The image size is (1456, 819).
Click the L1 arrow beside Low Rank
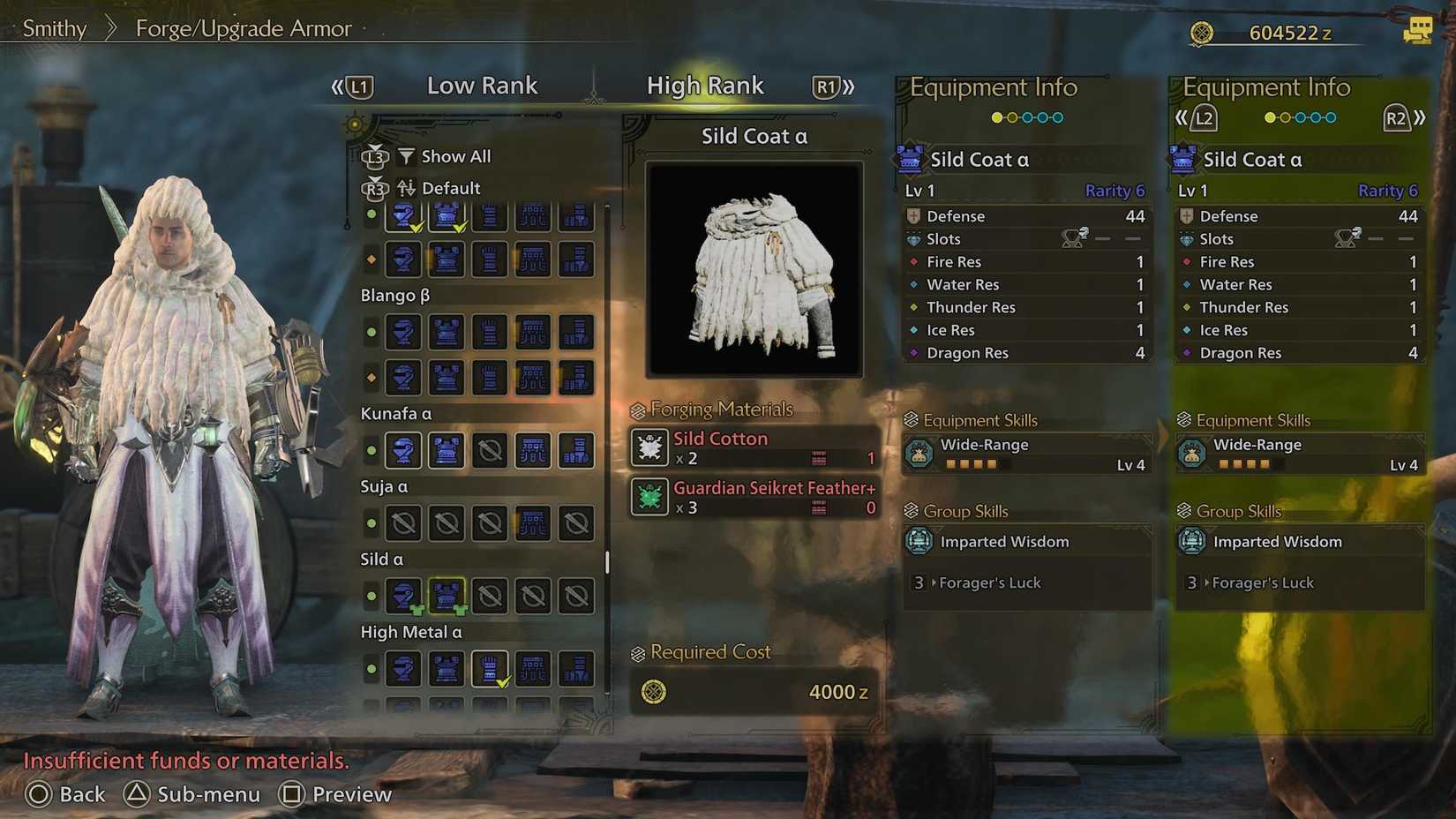click(356, 86)
